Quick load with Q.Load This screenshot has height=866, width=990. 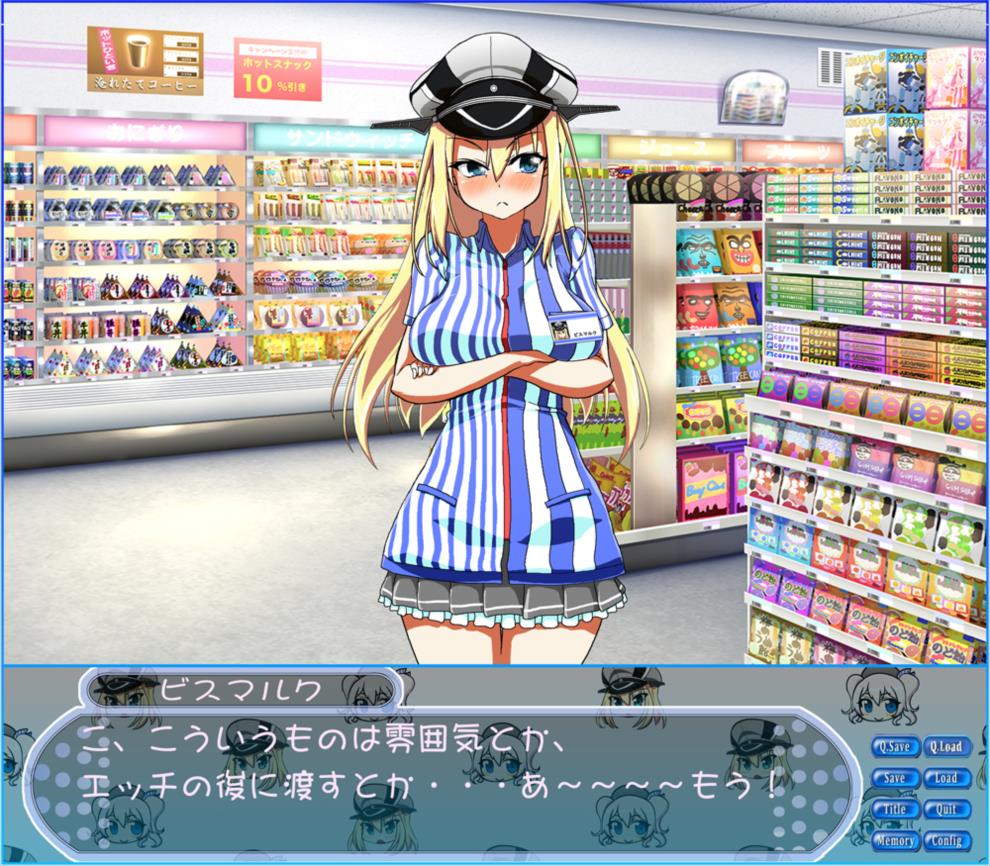(945, 746)
